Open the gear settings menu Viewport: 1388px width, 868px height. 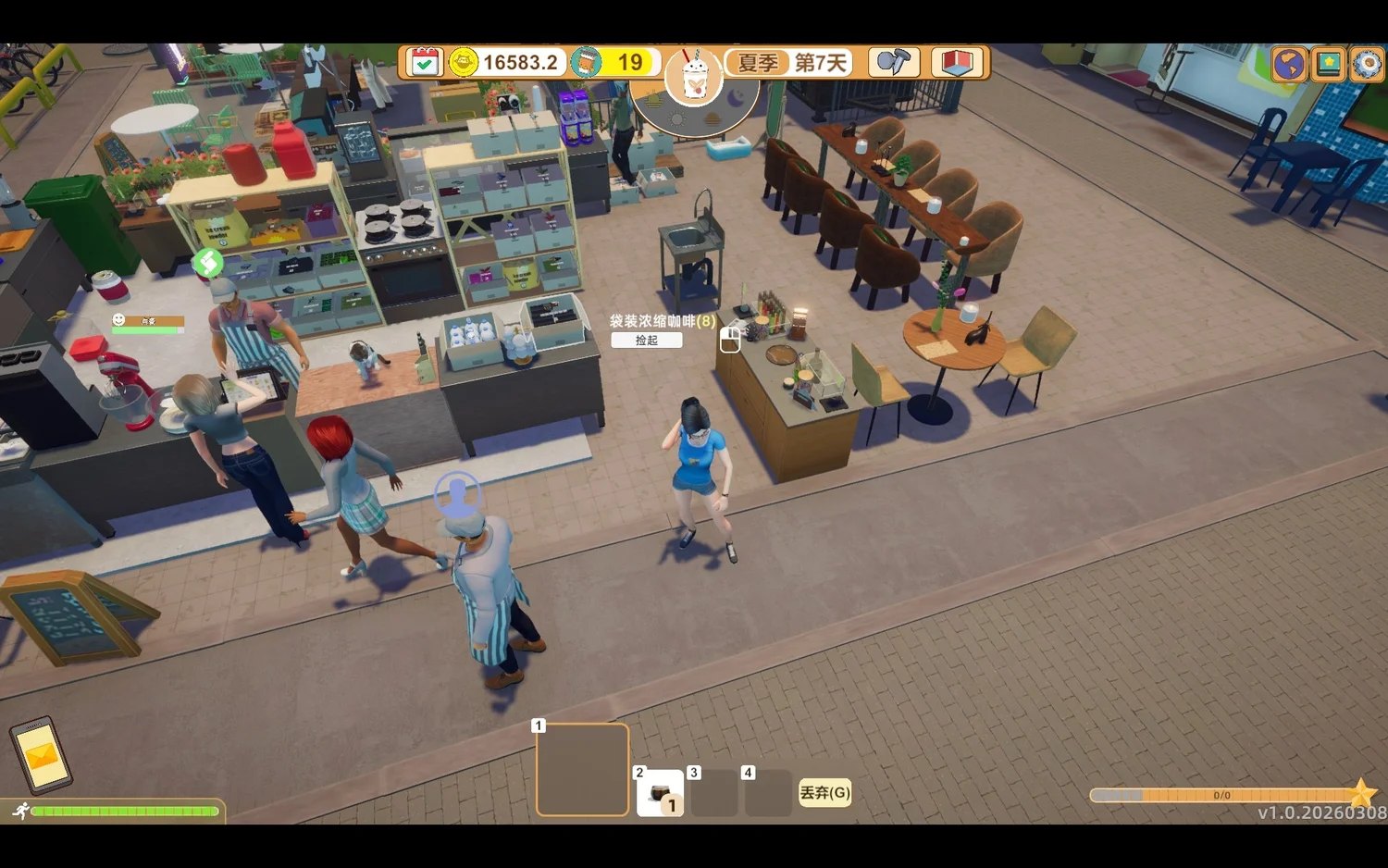1367,65
